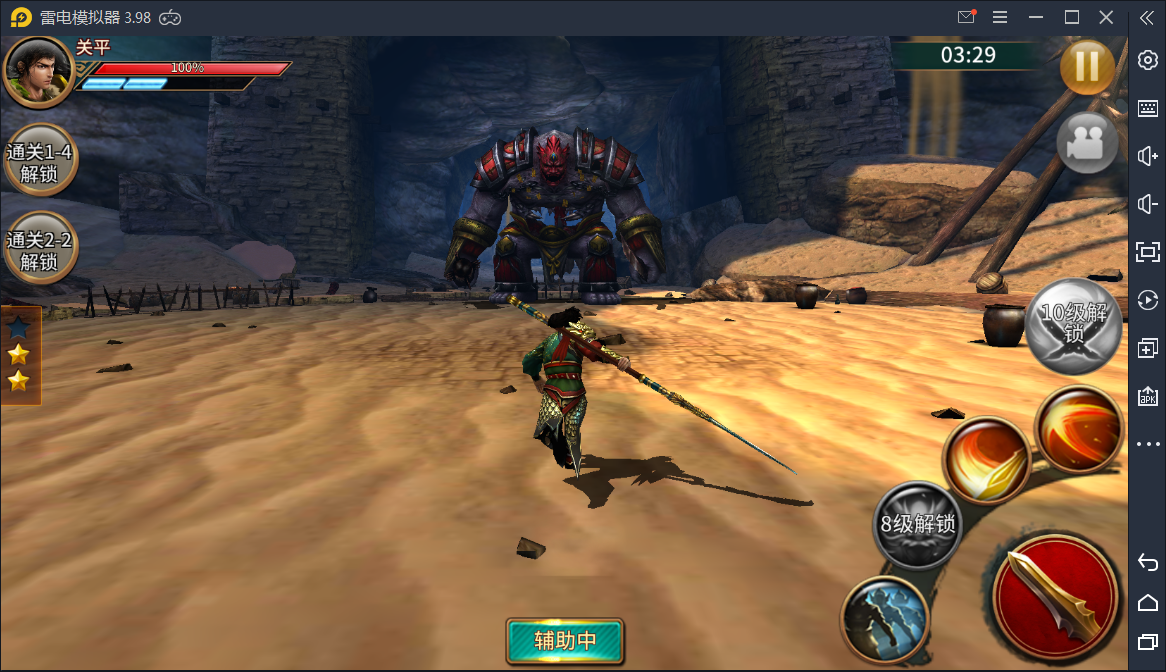This screenshot has height=672, width=1166.
Task: Select the locked 通关1-4 解锁 slot
Action: pos(40,160)
